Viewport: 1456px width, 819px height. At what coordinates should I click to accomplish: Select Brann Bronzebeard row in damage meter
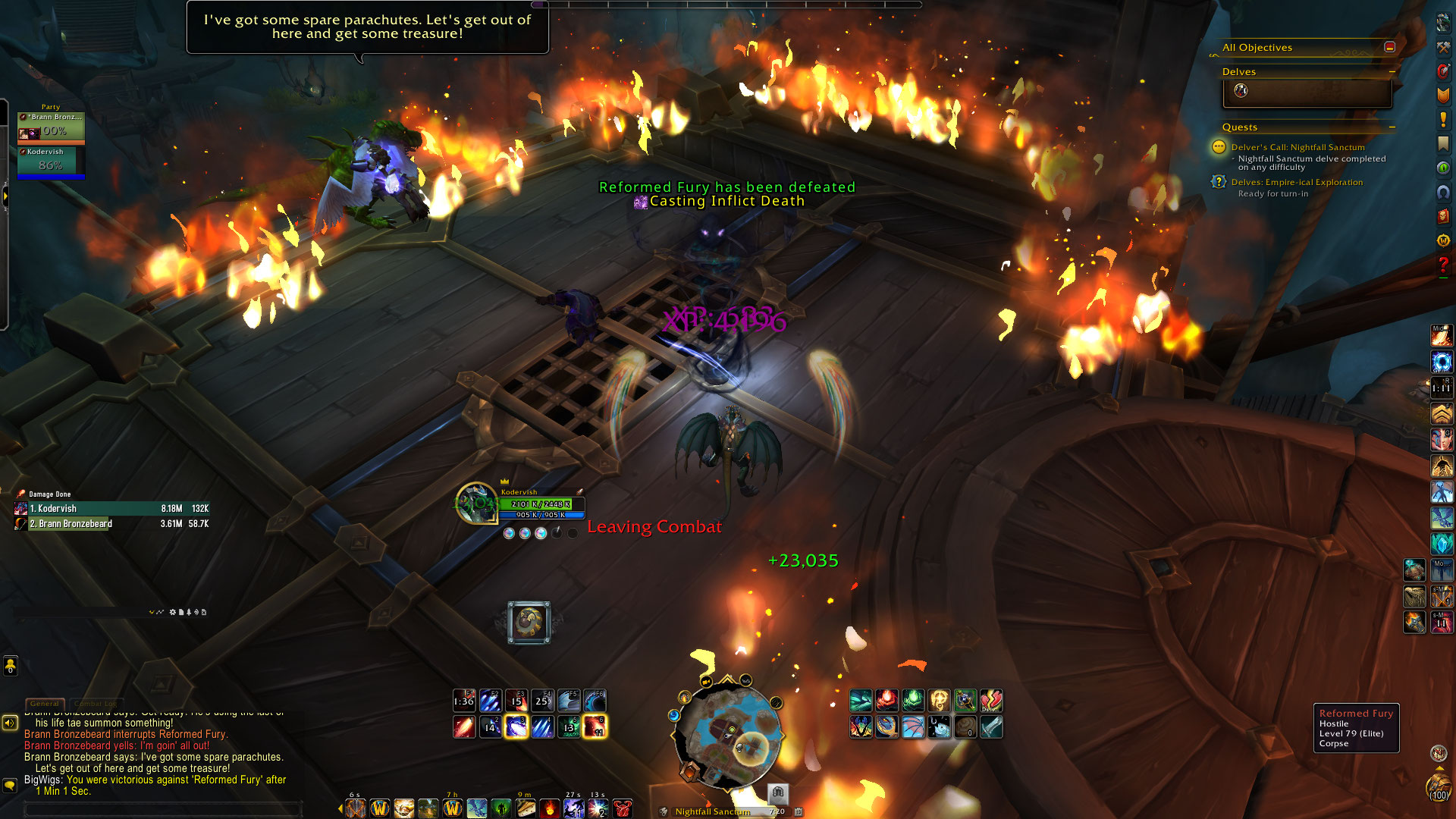tap(112, 524)
